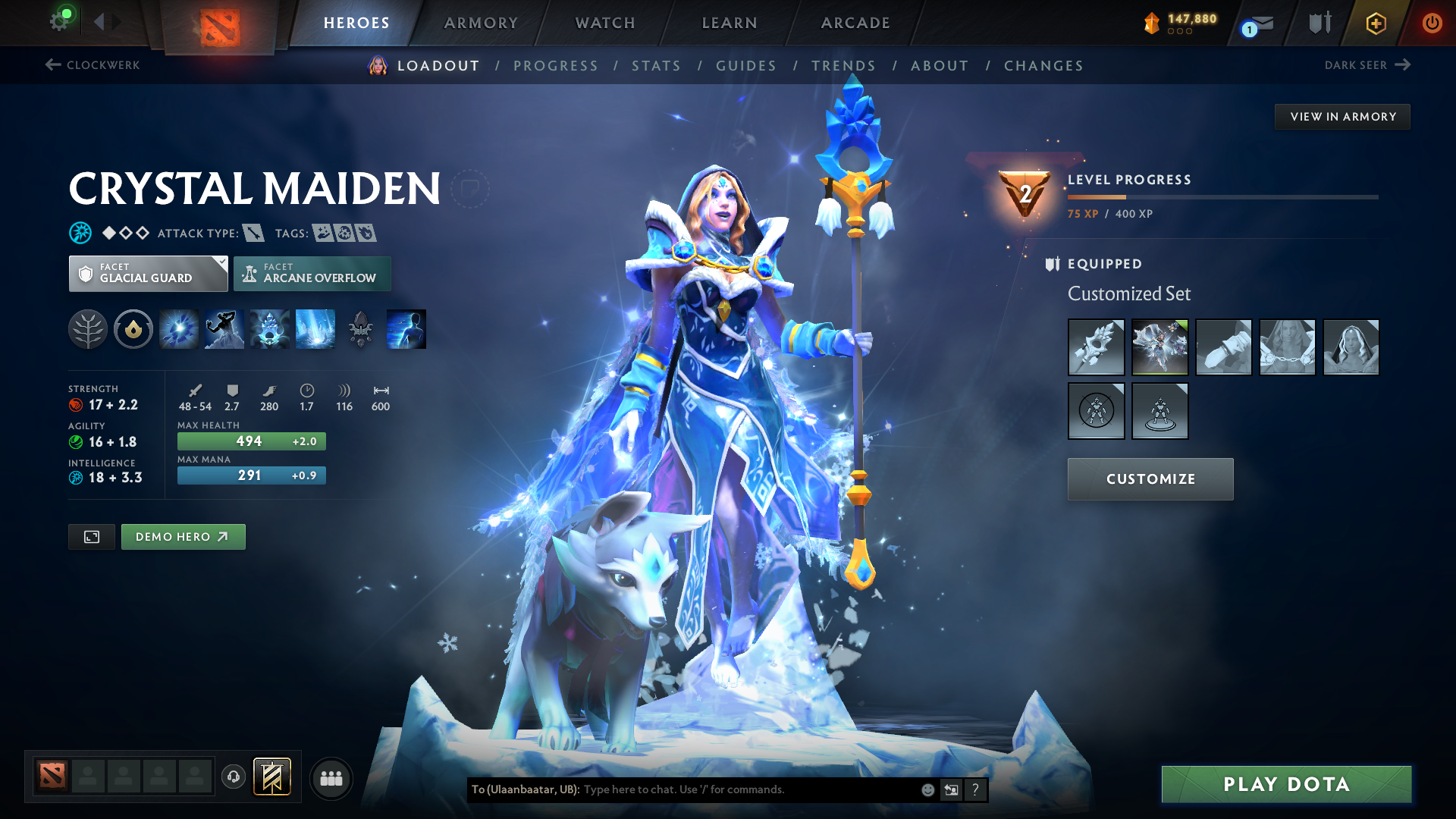Click the CUSTOMIZE button
This screenshot has width=1456, height=819.
coord(1150,479)
